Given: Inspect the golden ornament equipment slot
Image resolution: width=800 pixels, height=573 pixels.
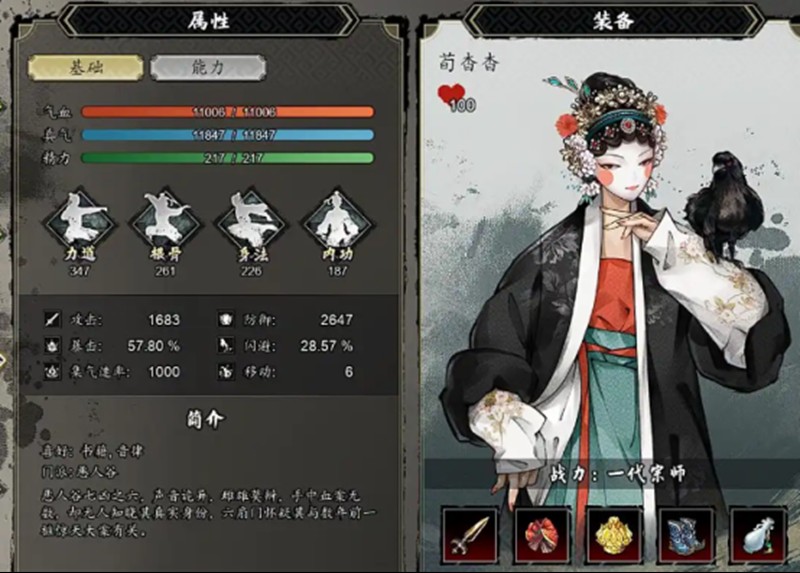Looking at the screenshot, I should [614, 535].
